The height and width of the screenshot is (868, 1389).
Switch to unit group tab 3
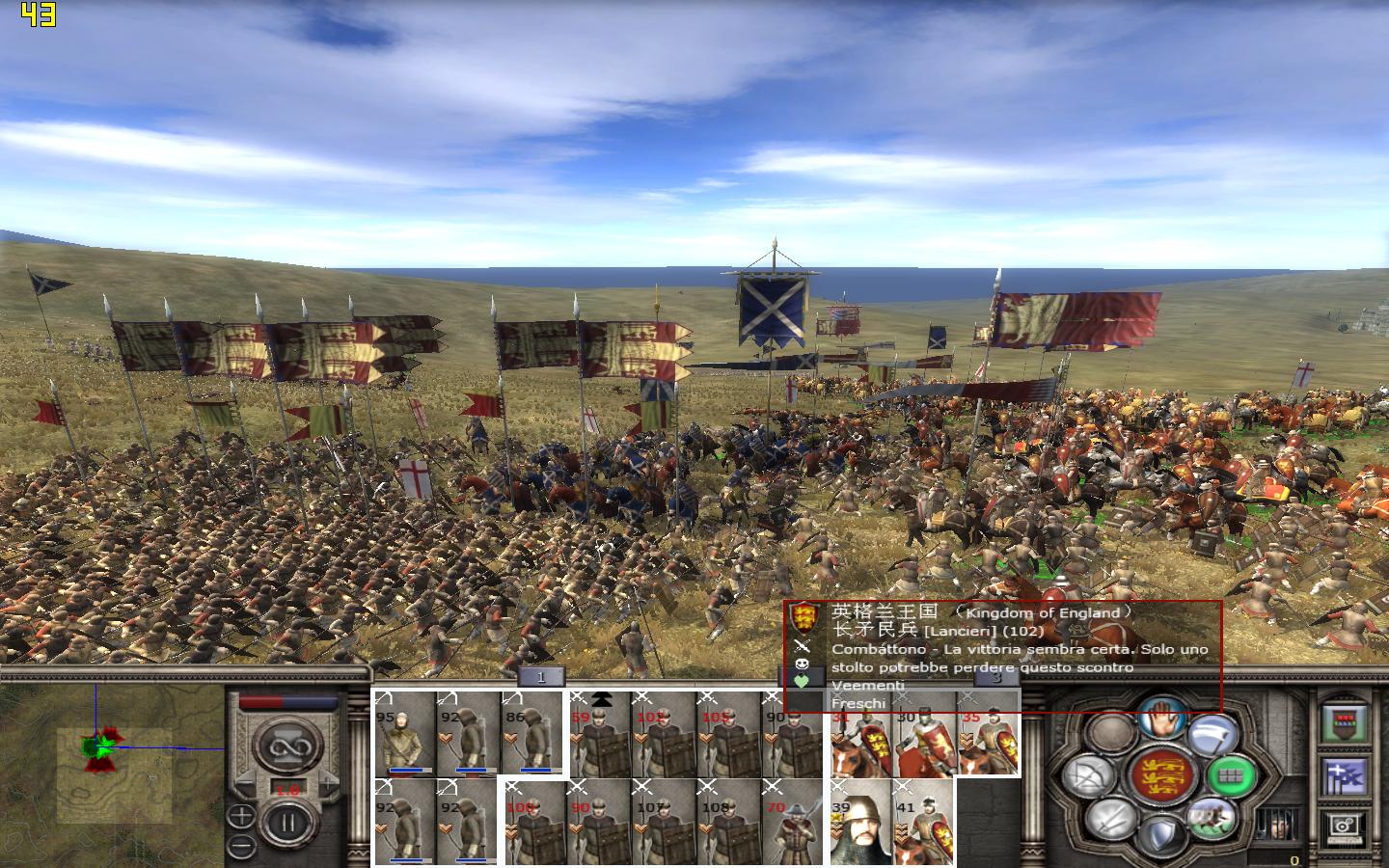997,678
